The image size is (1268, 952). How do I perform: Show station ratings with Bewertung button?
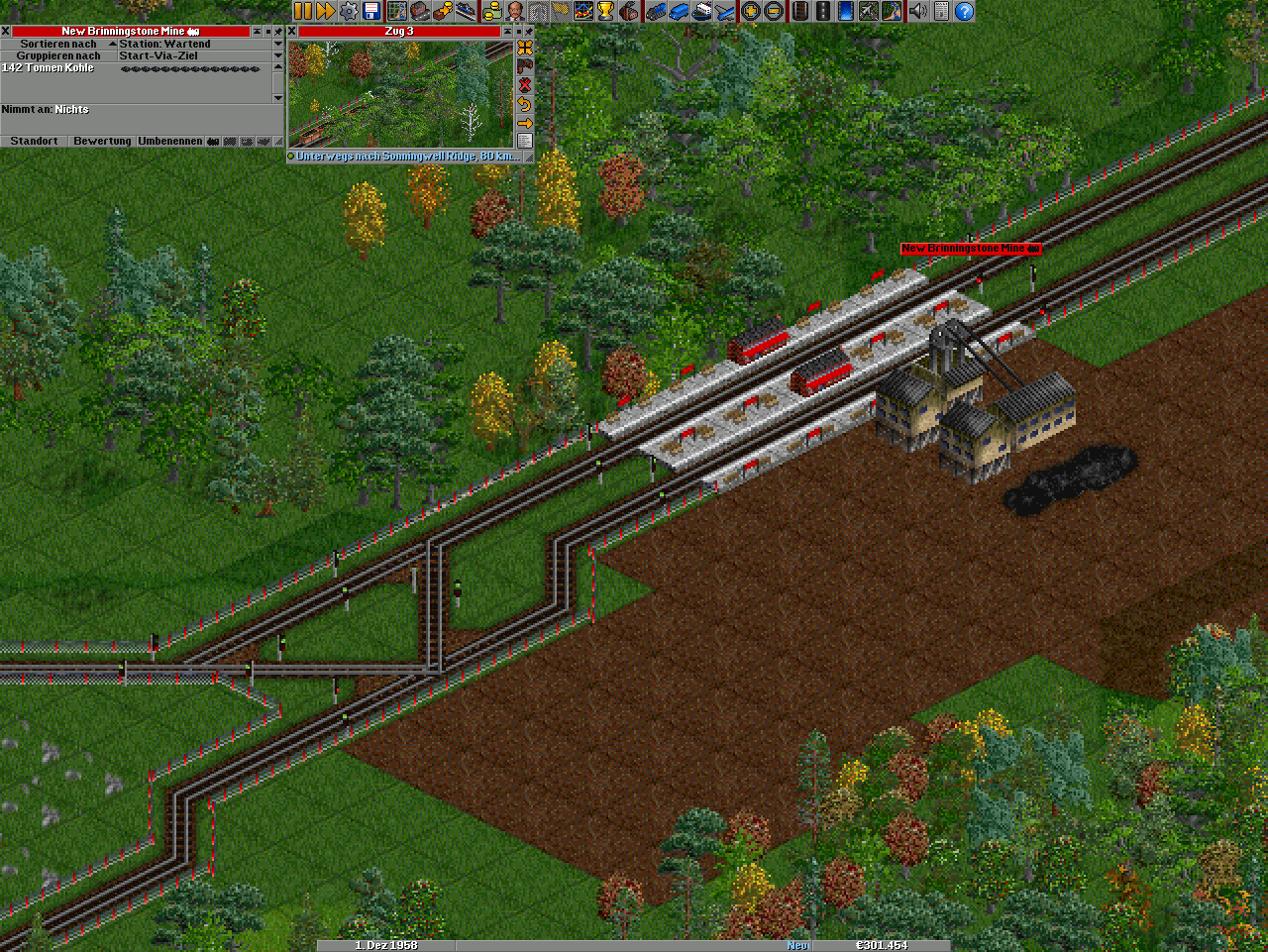pyautogui.click(x=102, y=142)
